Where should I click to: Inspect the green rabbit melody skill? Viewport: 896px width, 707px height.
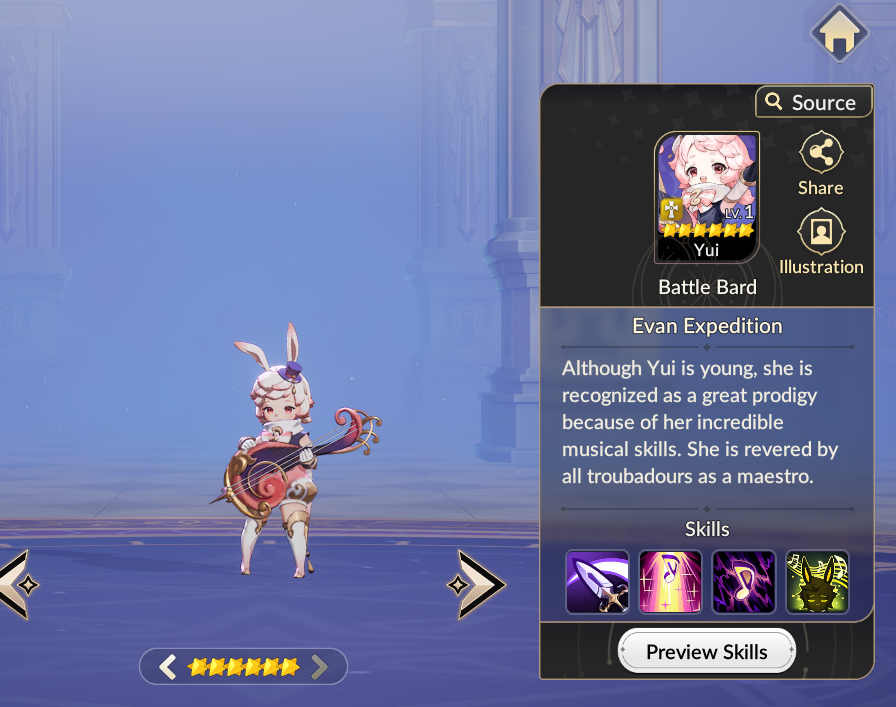tap(817, 582)
